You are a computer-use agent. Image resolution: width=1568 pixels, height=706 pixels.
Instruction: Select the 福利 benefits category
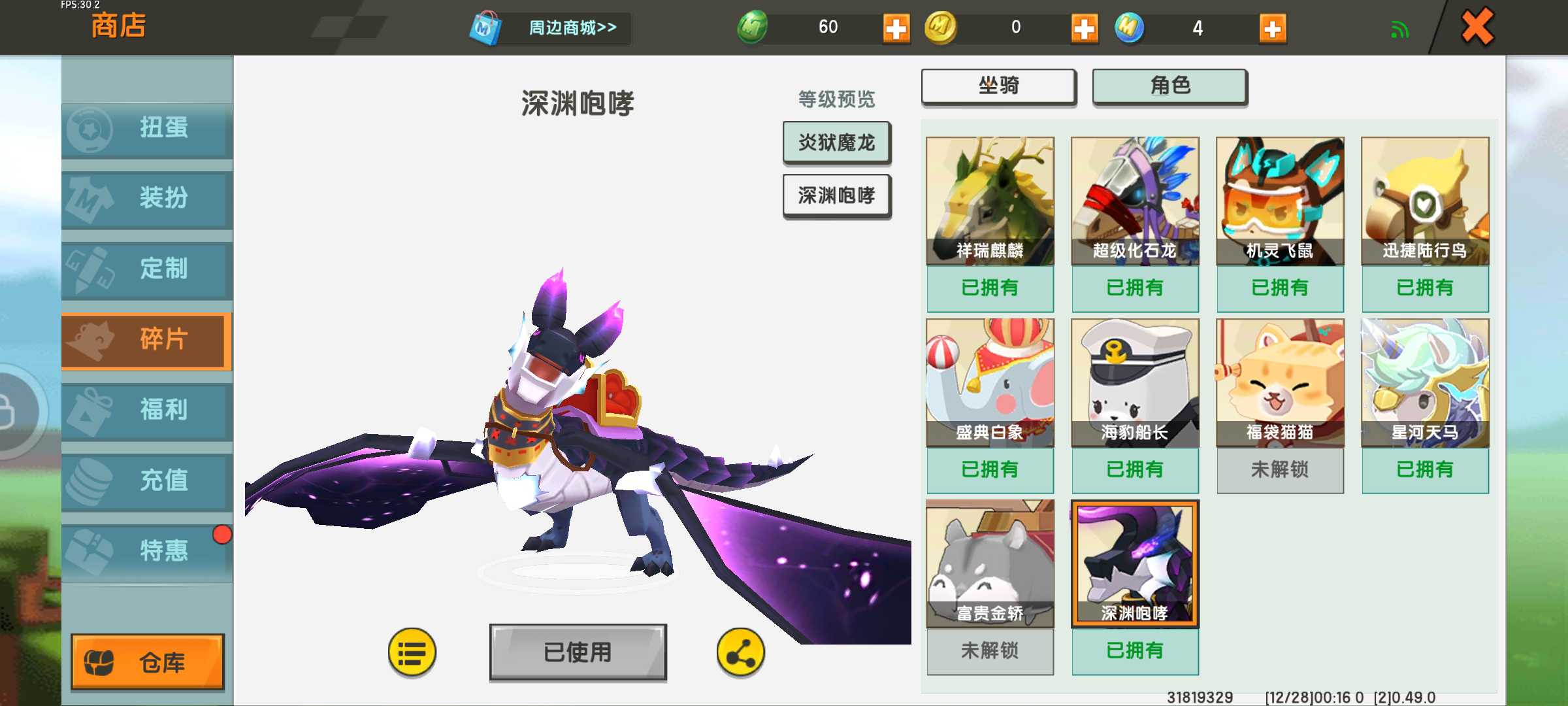[x=148, y=411]
